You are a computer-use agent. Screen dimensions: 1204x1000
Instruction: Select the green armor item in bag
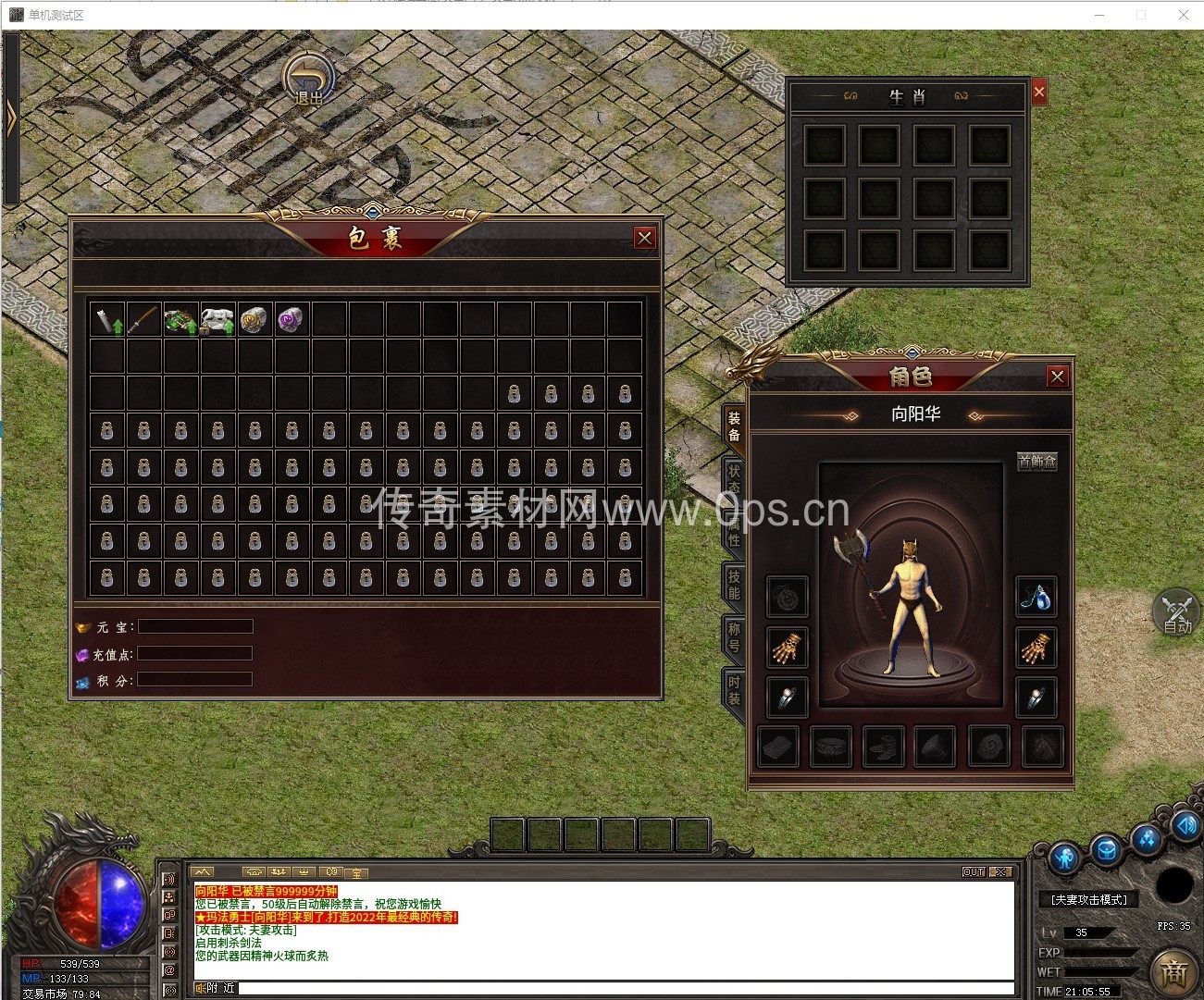point(180,320)
